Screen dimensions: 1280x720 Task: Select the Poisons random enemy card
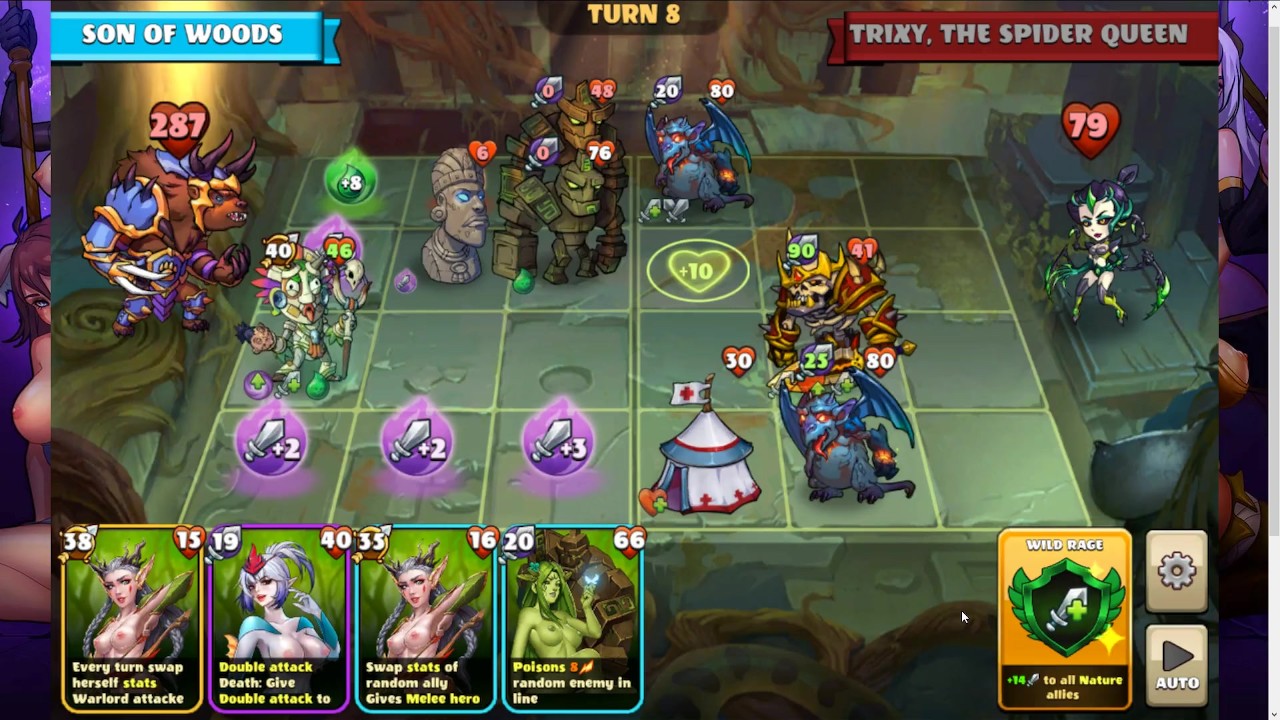pyautogui.click(x=572, y=620)
